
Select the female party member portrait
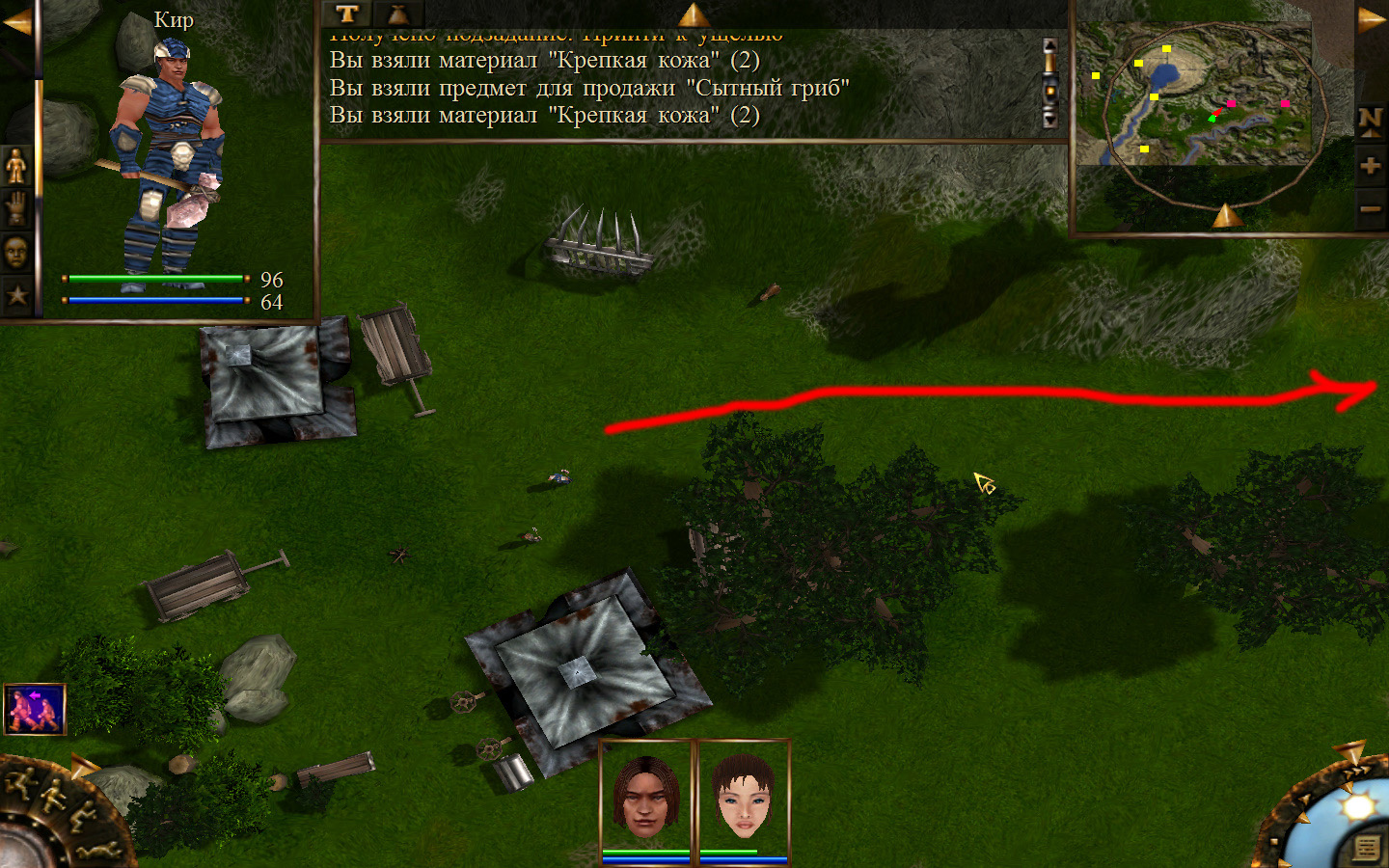pos(743,797)
